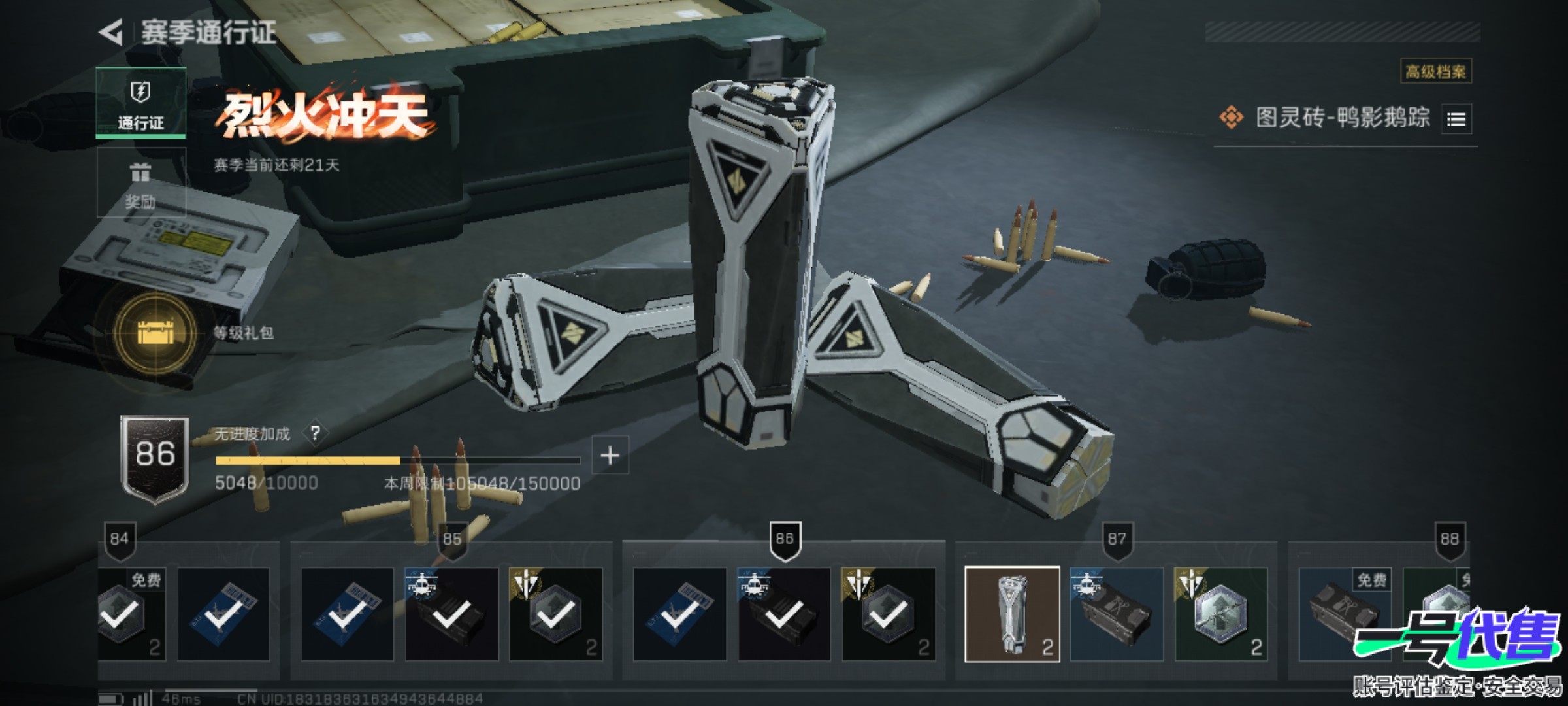This screenshot has width=1568, height=706.
Task: Open the 等级礼包 gift pack
Action: [x=155, y=333]
